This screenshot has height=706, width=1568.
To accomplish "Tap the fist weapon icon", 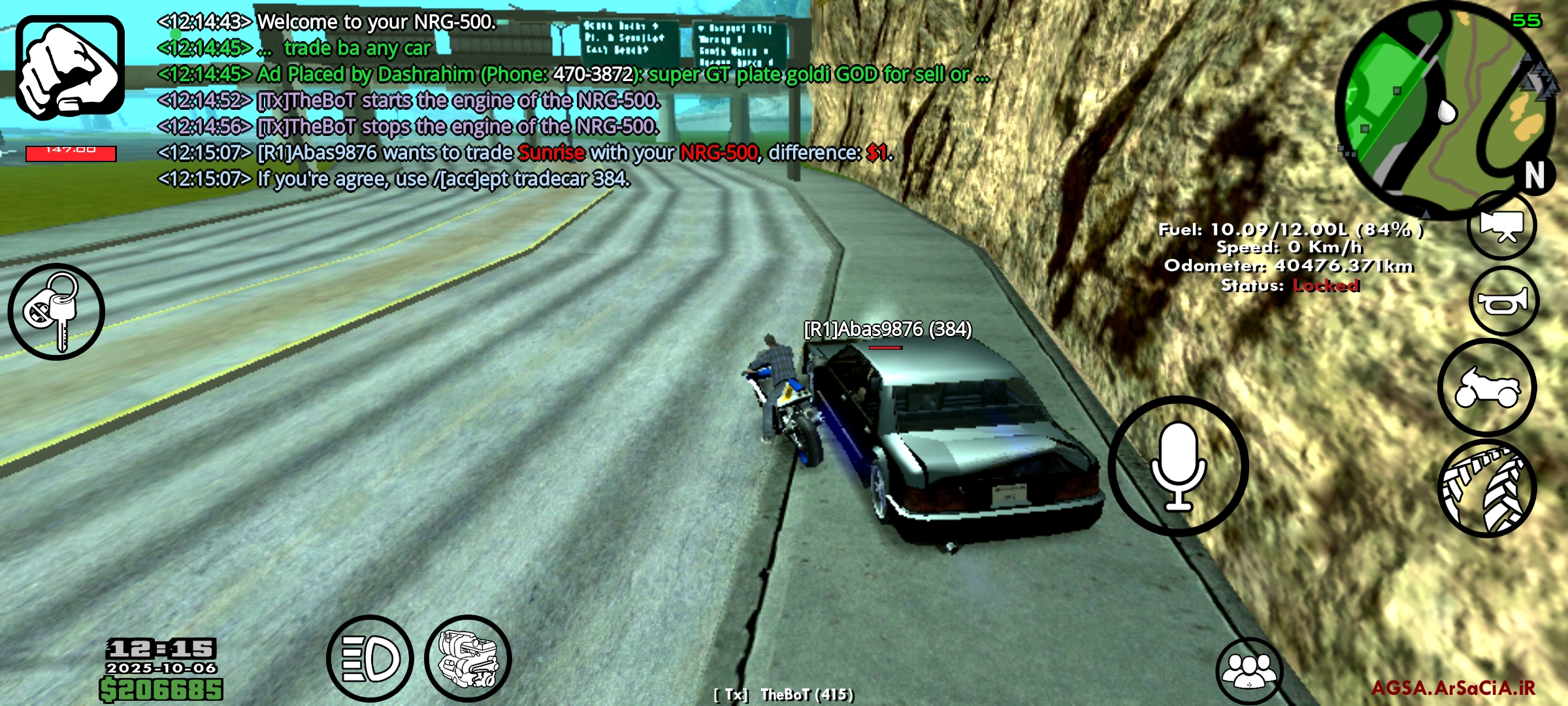I will (x=70, y=67).
